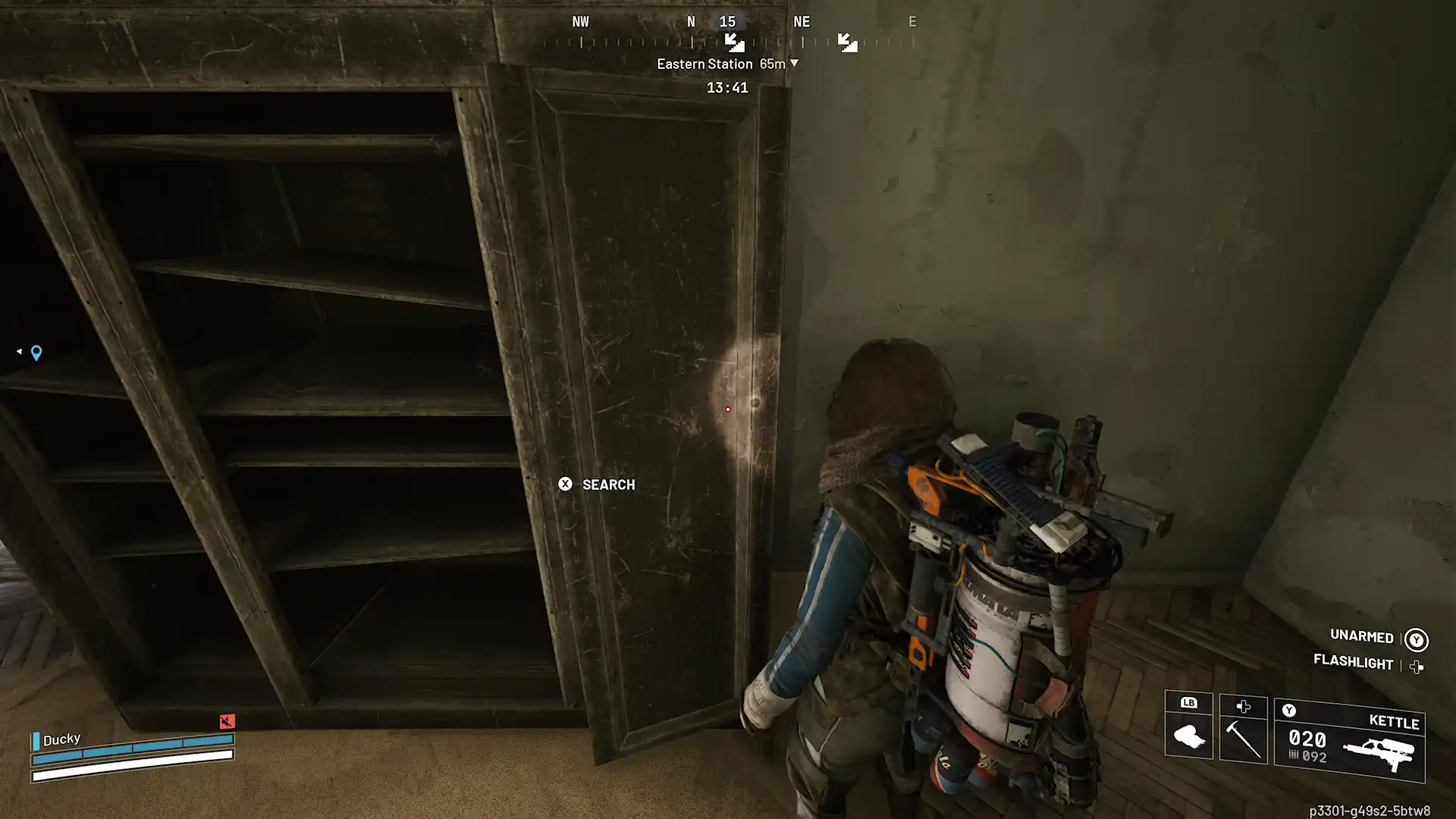The width and height of the screenshot is (1456, 819).
Task: Click the Eastern Station objective marker
Action: click(726, 64)
